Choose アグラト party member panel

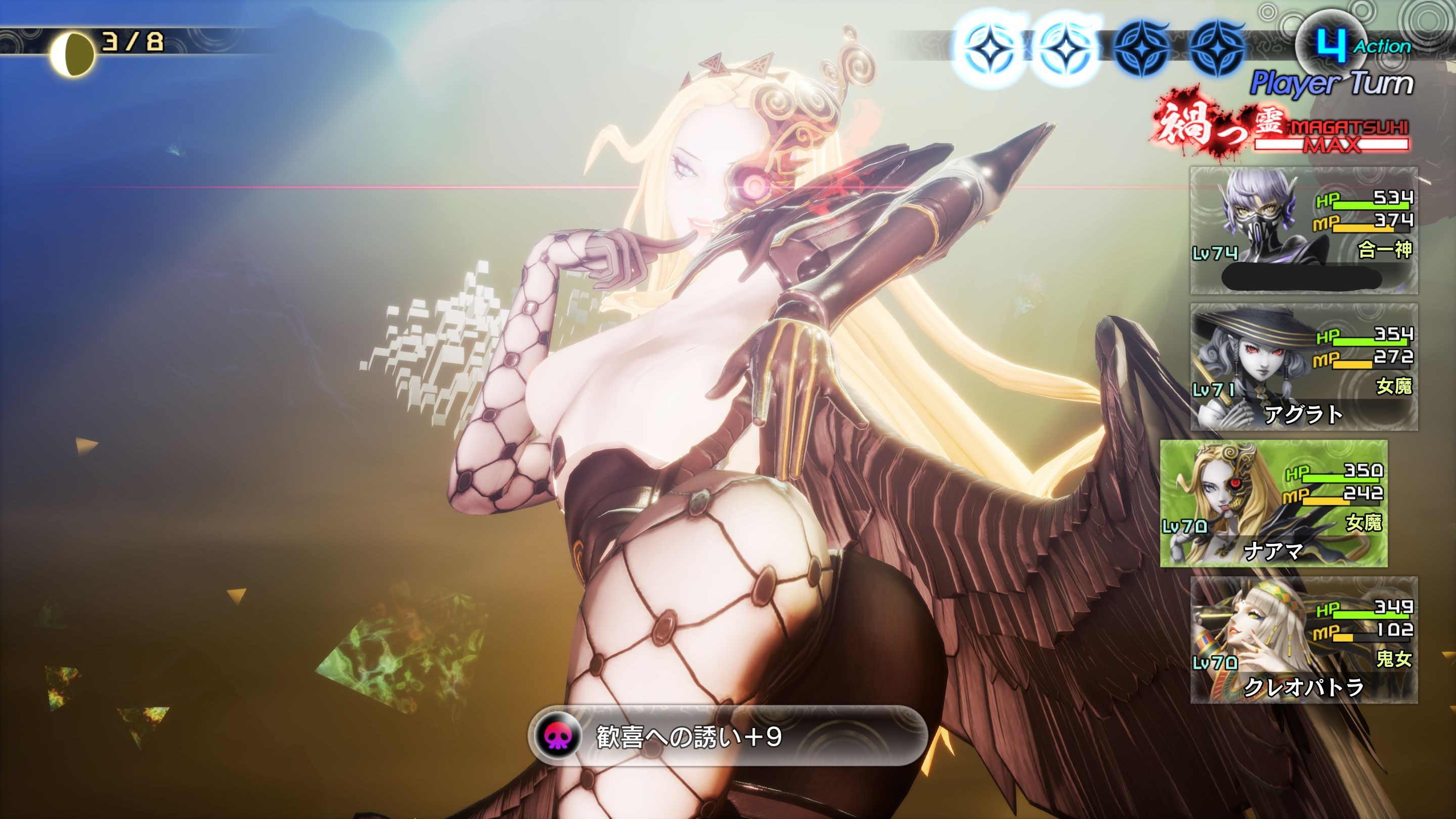tap(1303, 367)
